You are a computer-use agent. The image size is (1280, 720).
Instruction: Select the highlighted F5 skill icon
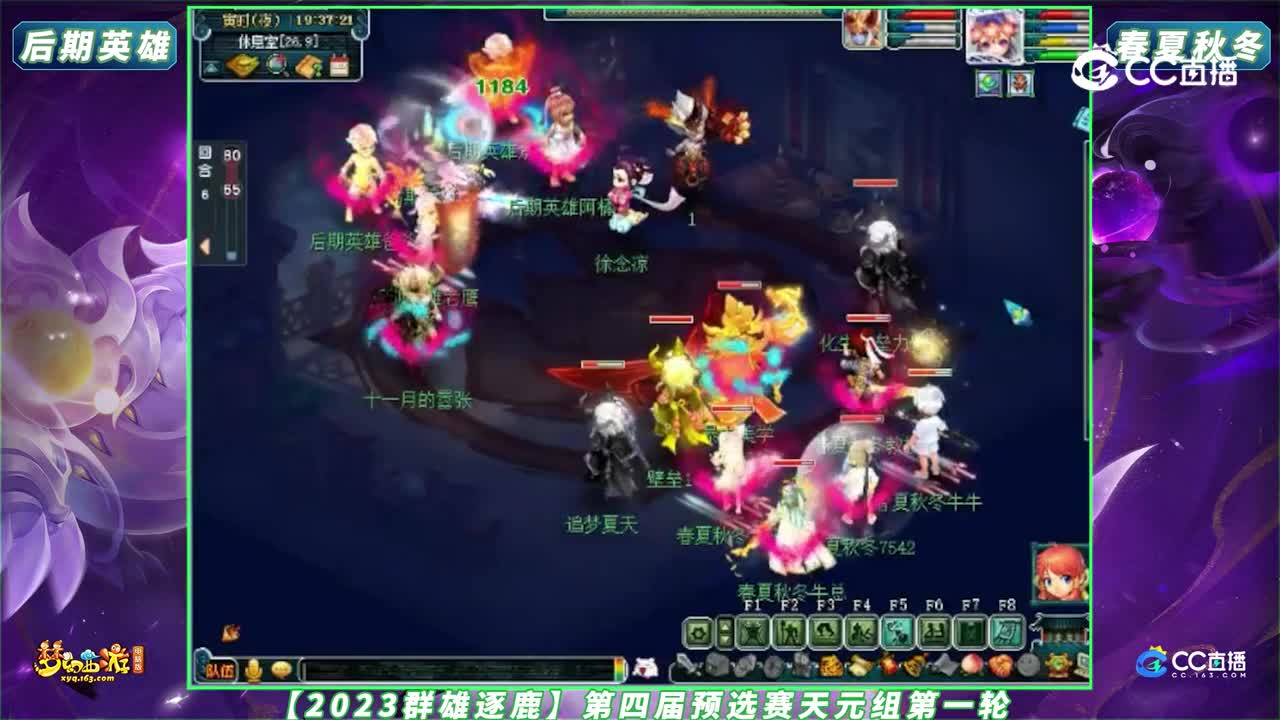[896, 631]
